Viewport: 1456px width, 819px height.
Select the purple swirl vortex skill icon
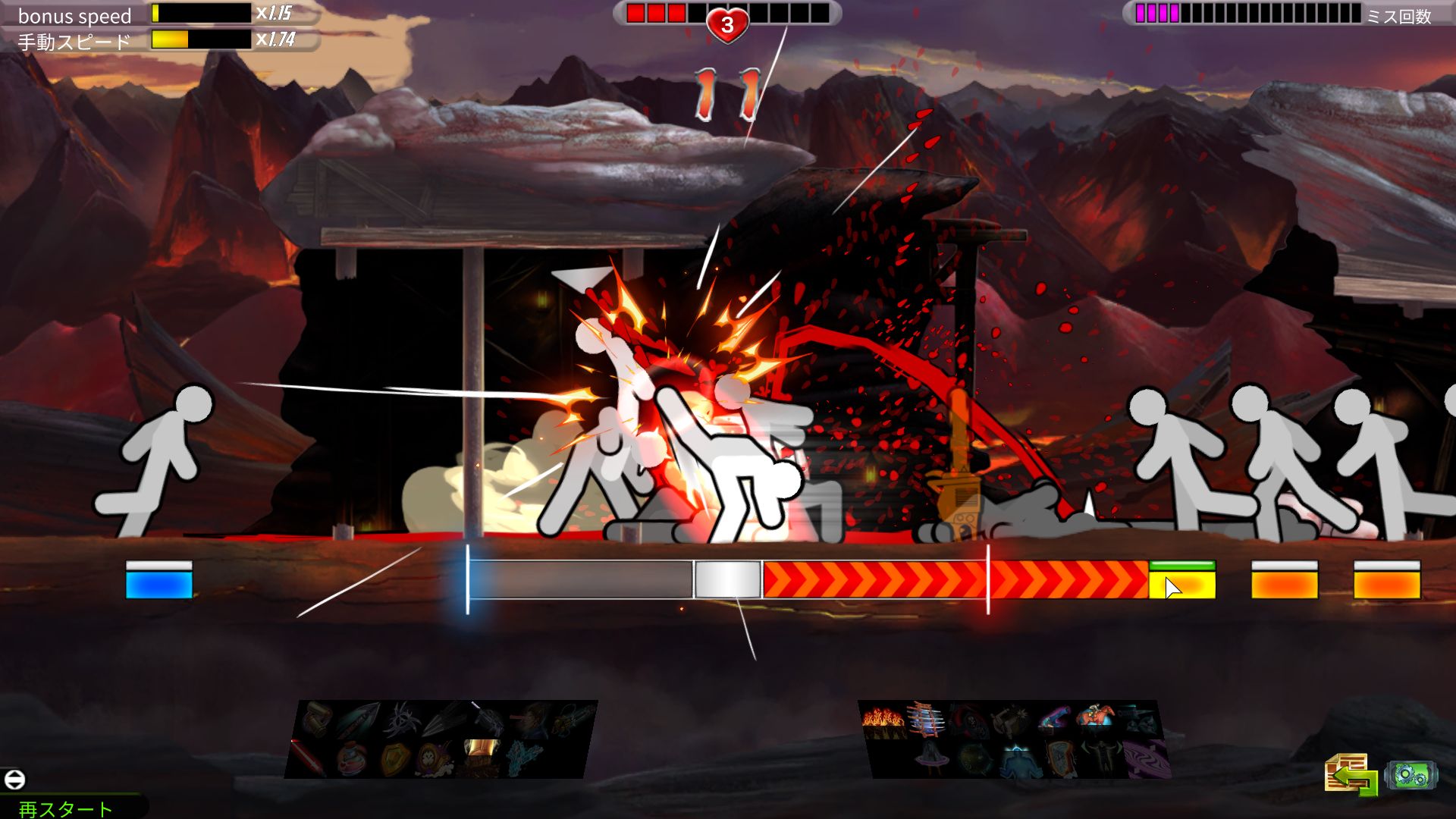(1147, 758)
